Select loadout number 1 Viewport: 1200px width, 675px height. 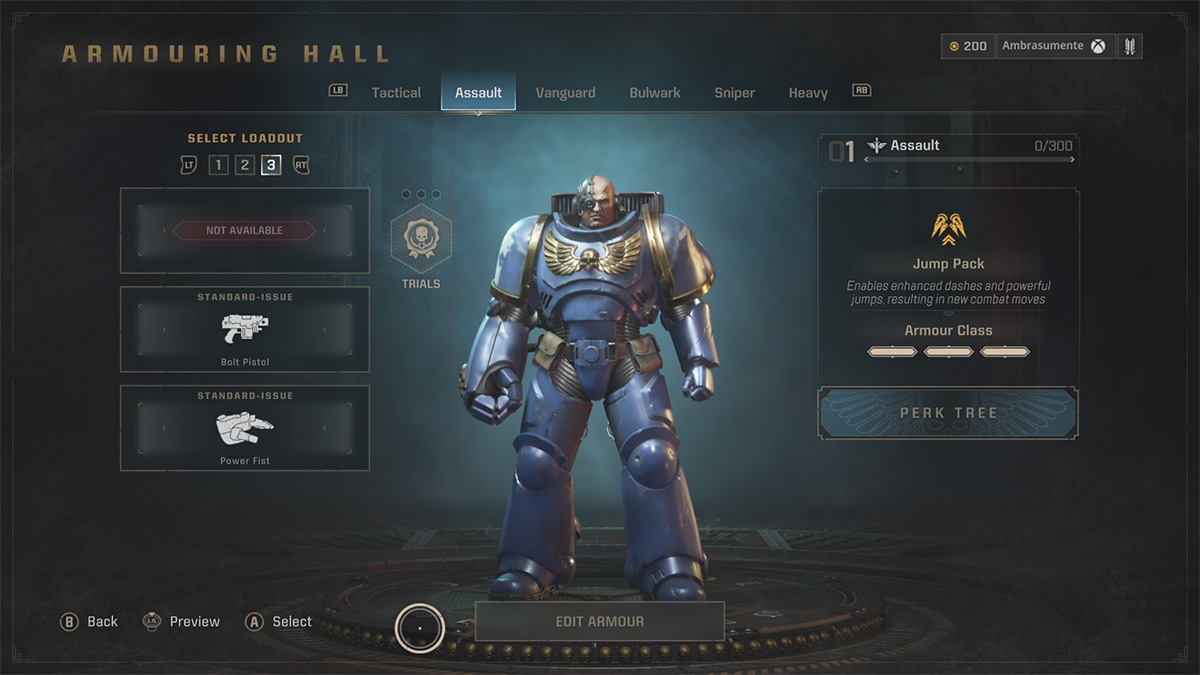[x=218, y=165]
